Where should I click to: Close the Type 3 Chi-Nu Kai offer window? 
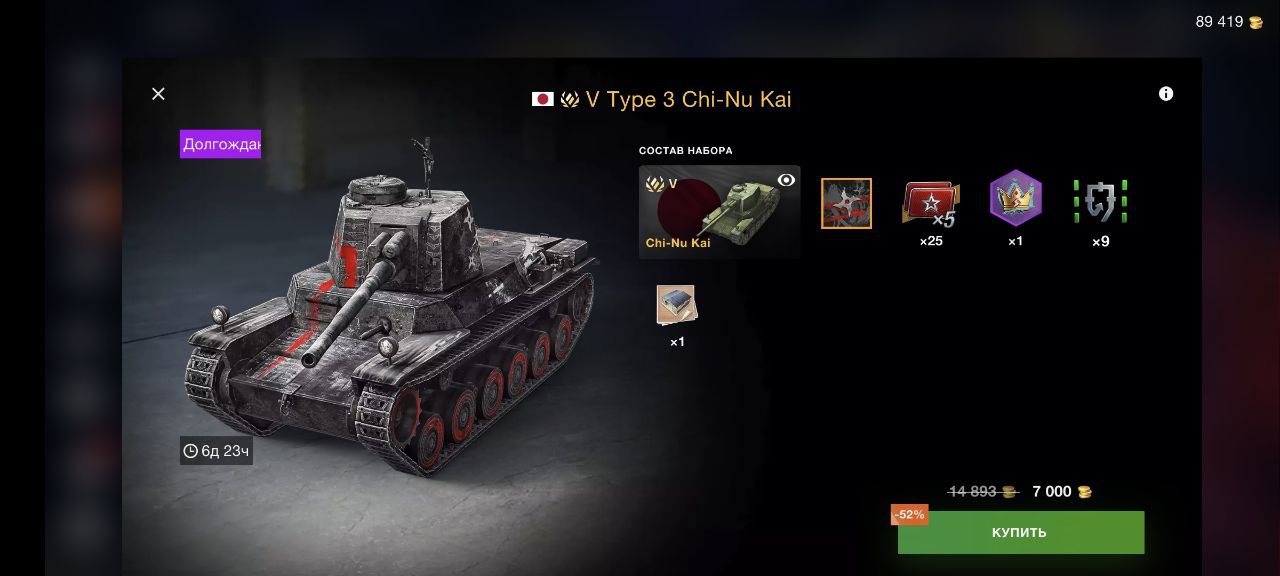tap(158, 94)
